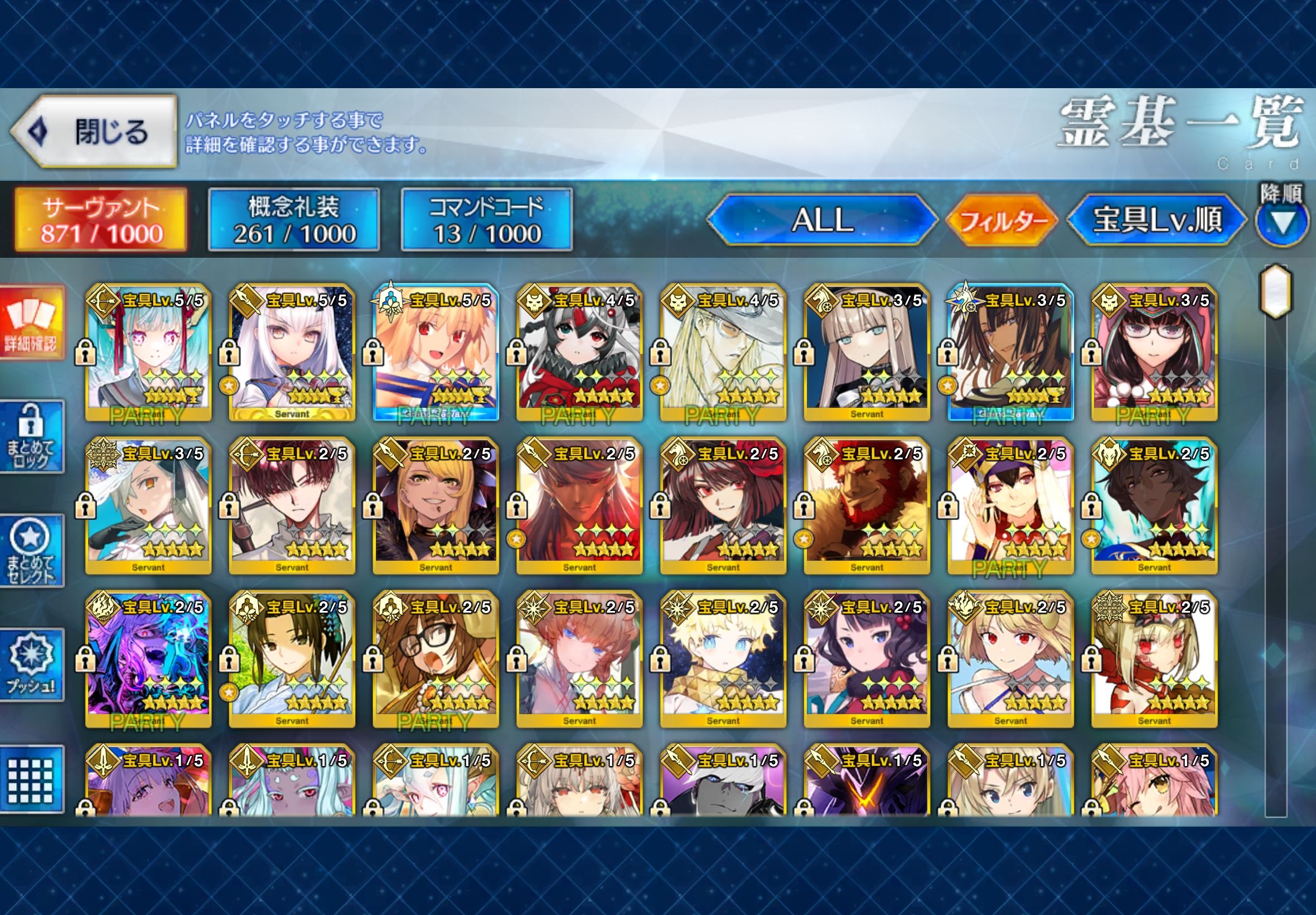Toggle the 降順 descending arrow
This screenshot has width=1316, height=915.
pos(1282,221)
